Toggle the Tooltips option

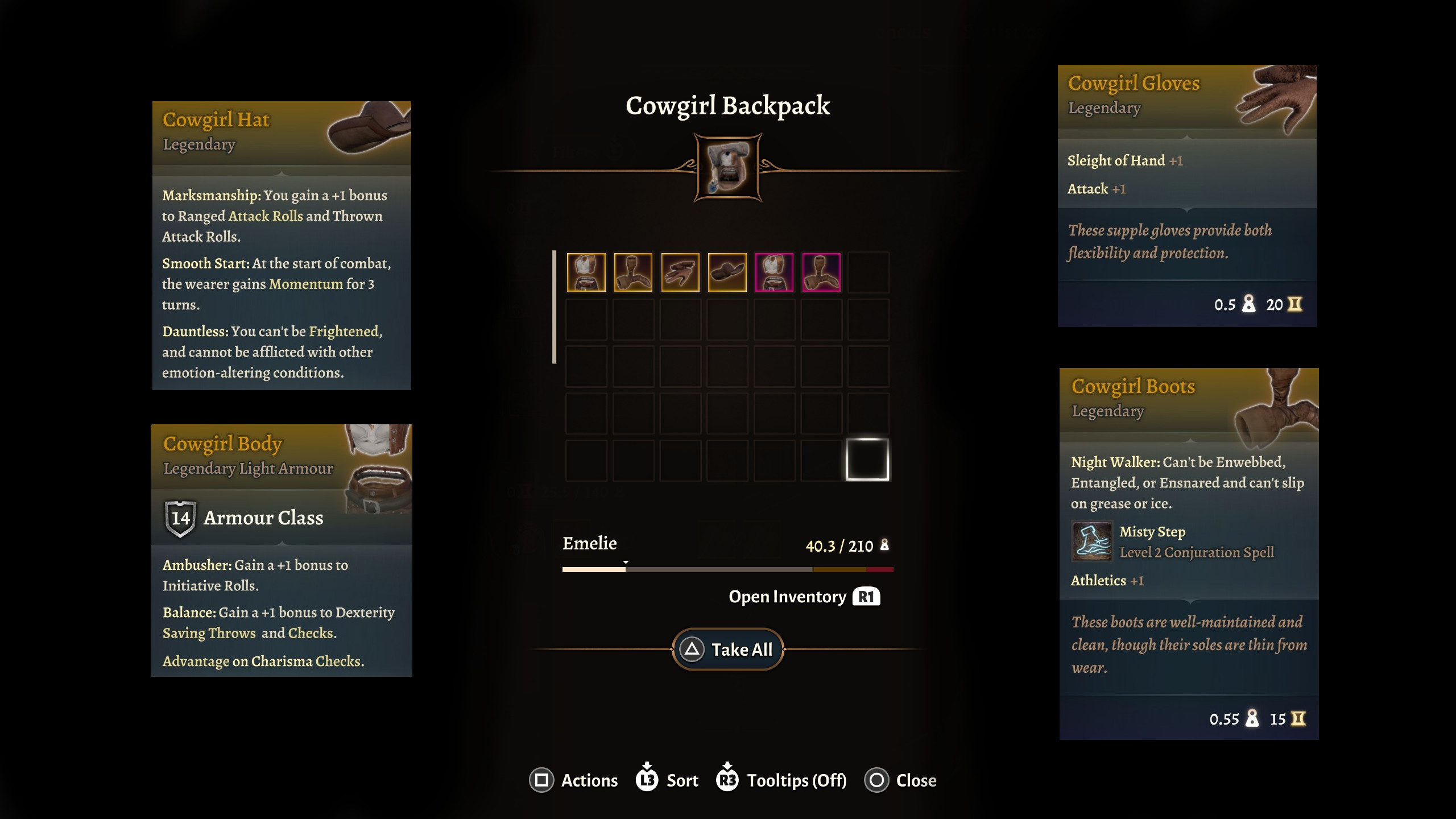tap(781, 780)
